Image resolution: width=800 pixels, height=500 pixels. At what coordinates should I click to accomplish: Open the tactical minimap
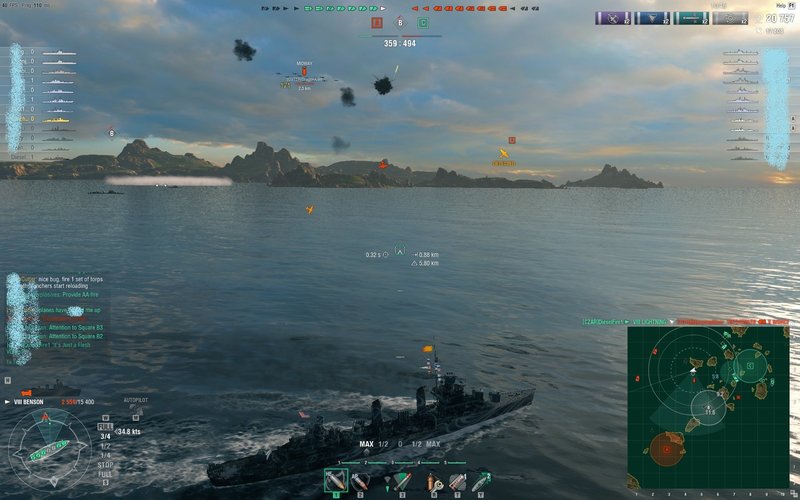(710, 406)
